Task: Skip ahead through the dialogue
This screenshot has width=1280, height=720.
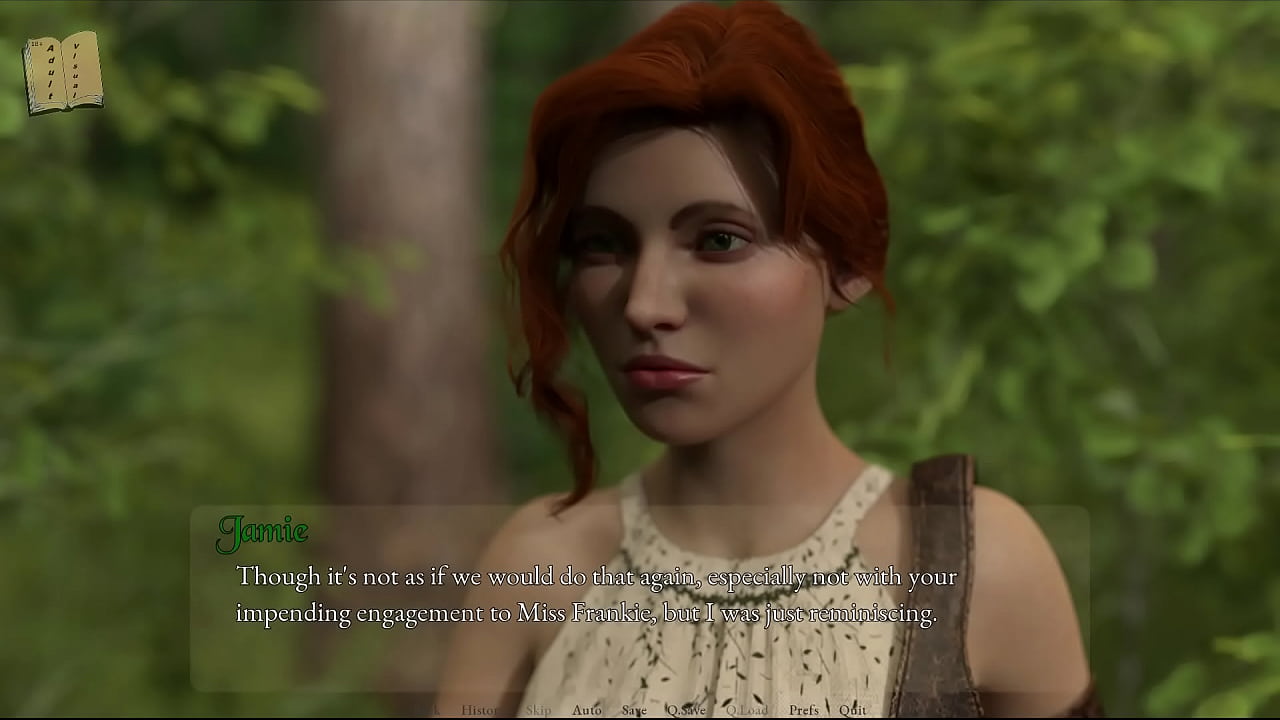Action: point(538,710)
